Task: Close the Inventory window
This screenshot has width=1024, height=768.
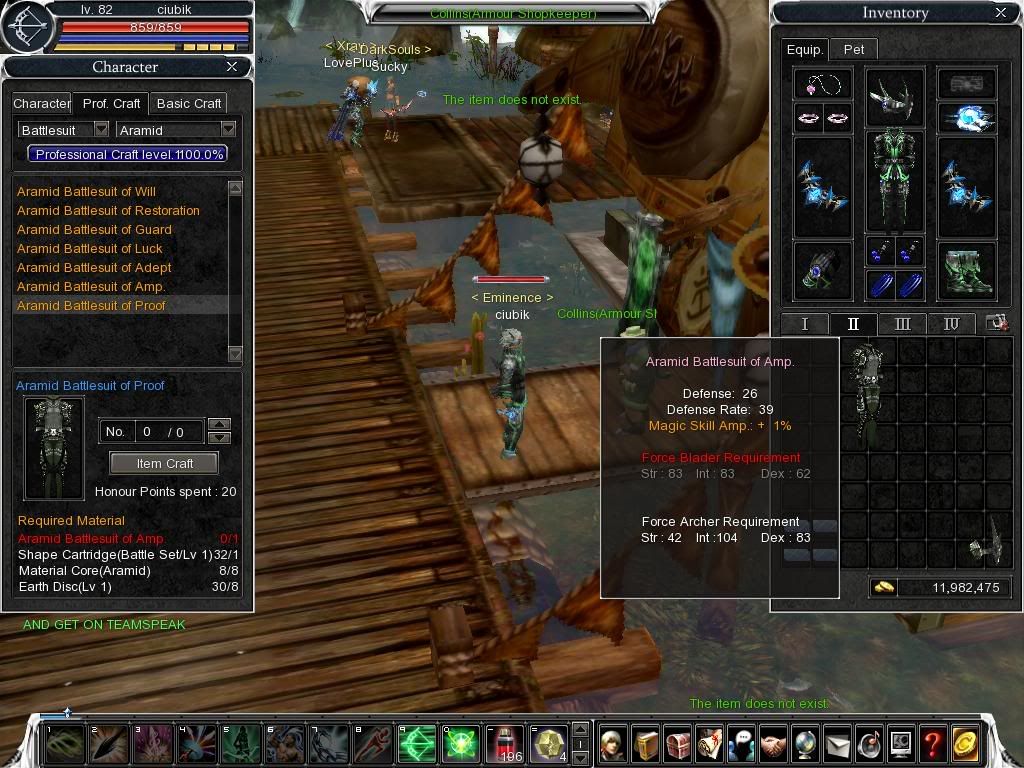Action: (1001, 12)
